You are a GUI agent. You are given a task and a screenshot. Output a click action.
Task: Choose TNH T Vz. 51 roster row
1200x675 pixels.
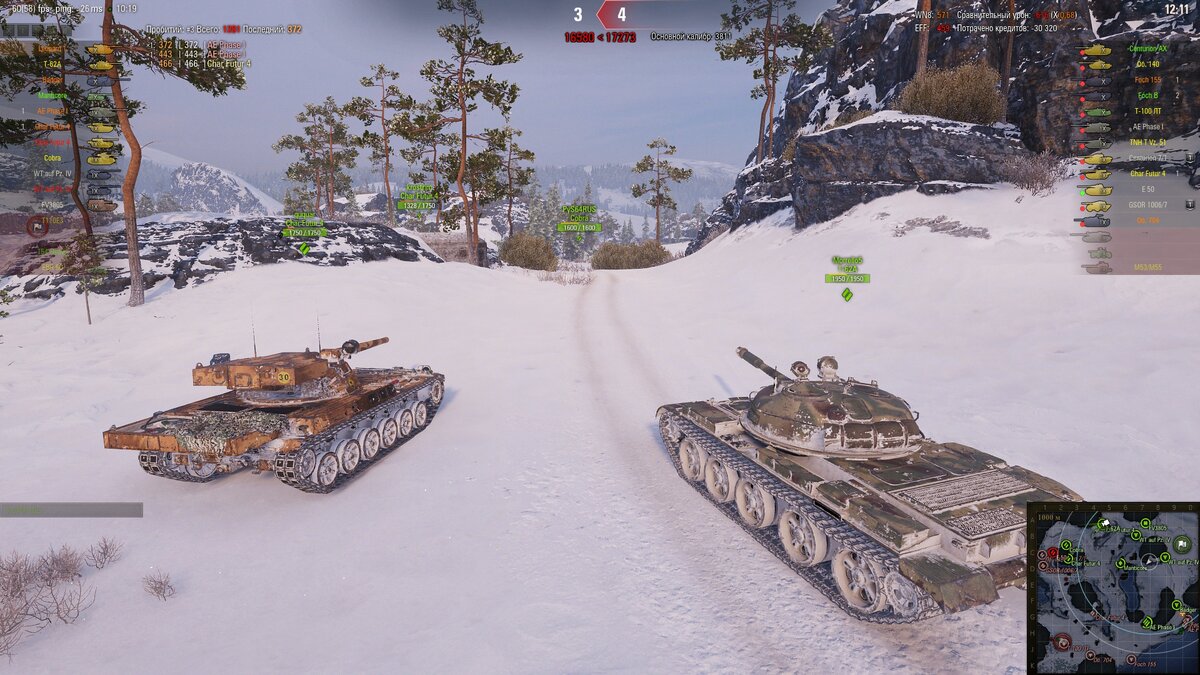[x=1148, y=142]
